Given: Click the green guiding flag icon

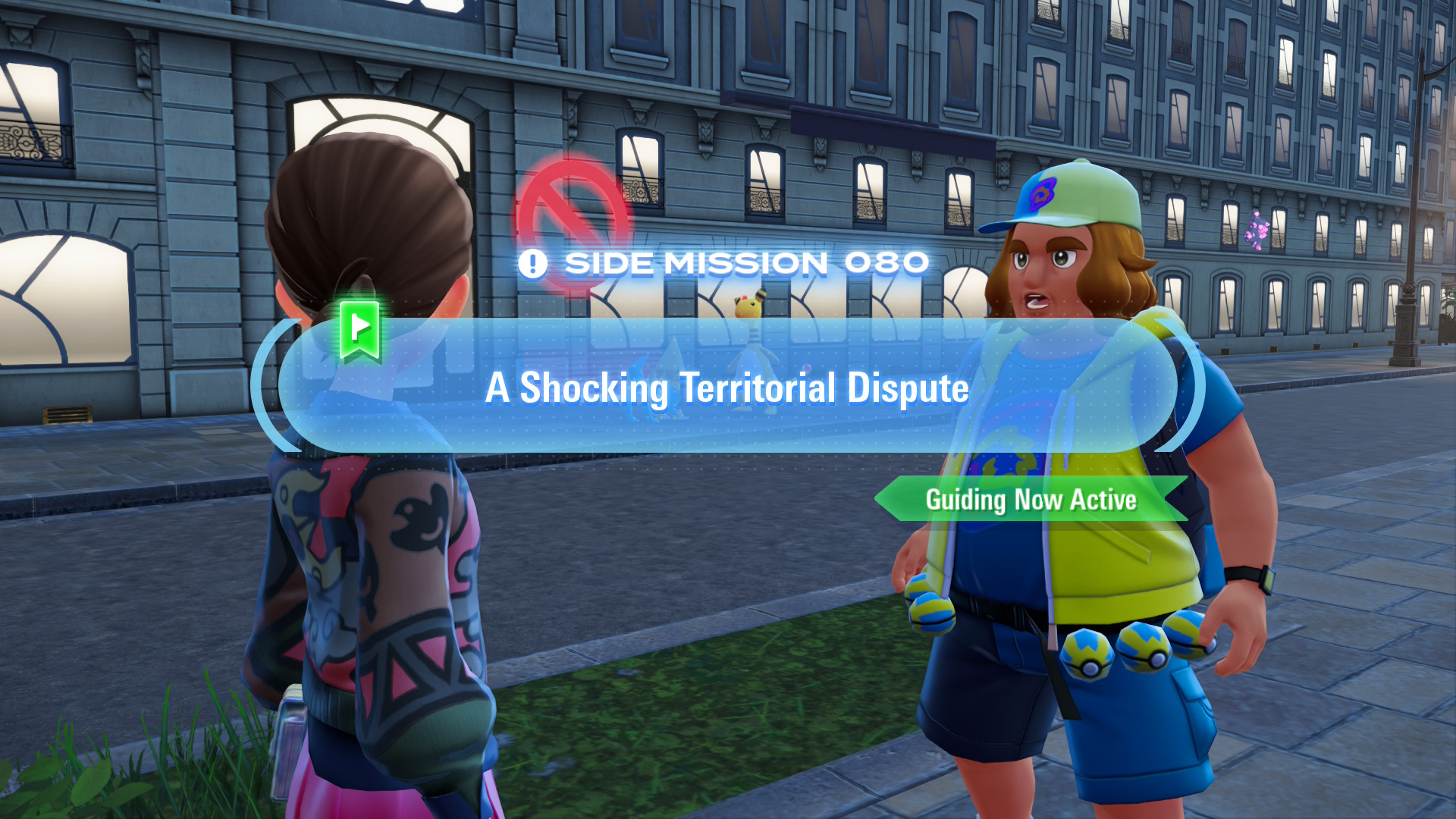Looking at the screenshot, I should [x=359, y=329].
